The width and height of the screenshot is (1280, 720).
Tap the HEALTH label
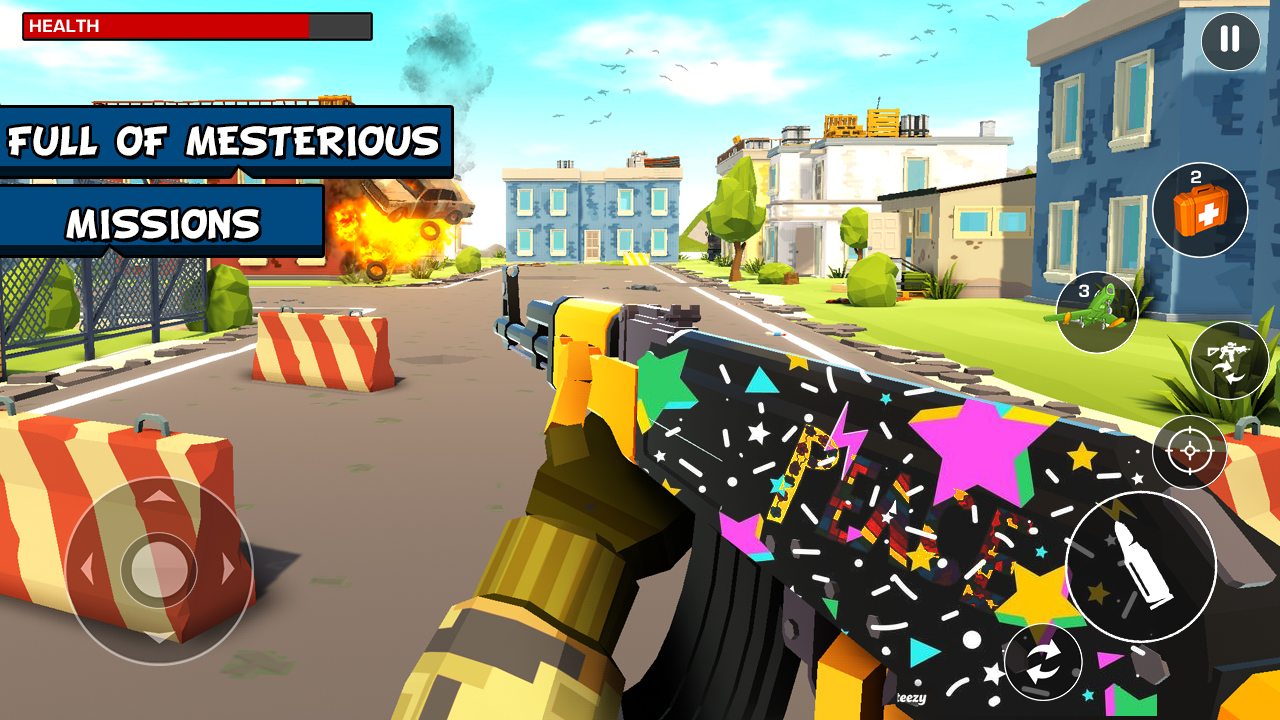(65, 27)
